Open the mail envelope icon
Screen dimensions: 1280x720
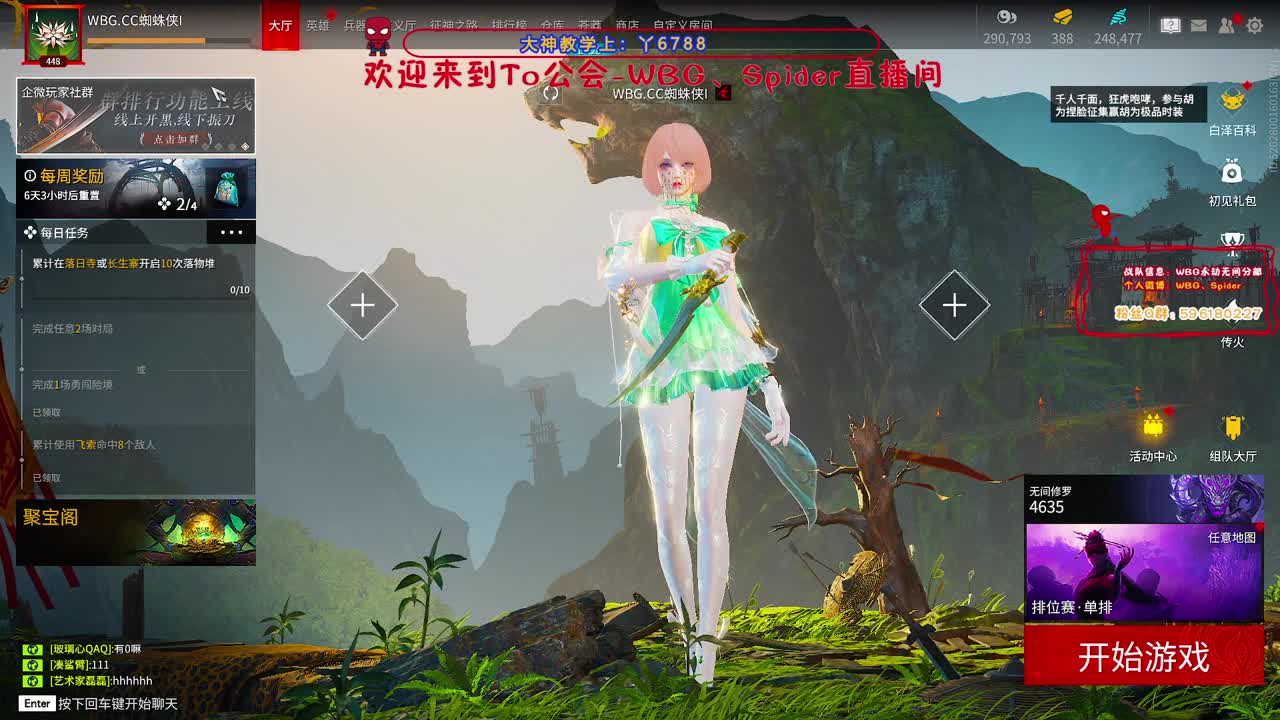pyautogui.click(x=1199, y=25)
